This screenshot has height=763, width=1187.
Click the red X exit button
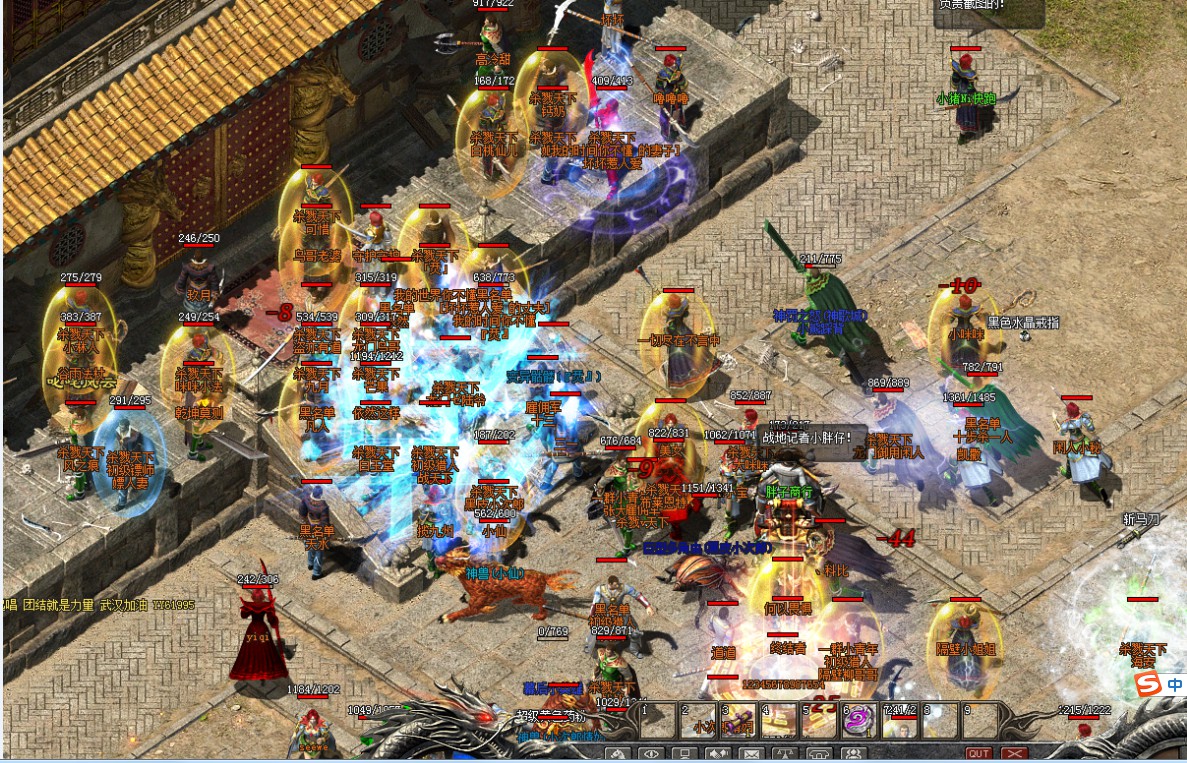1014,754
